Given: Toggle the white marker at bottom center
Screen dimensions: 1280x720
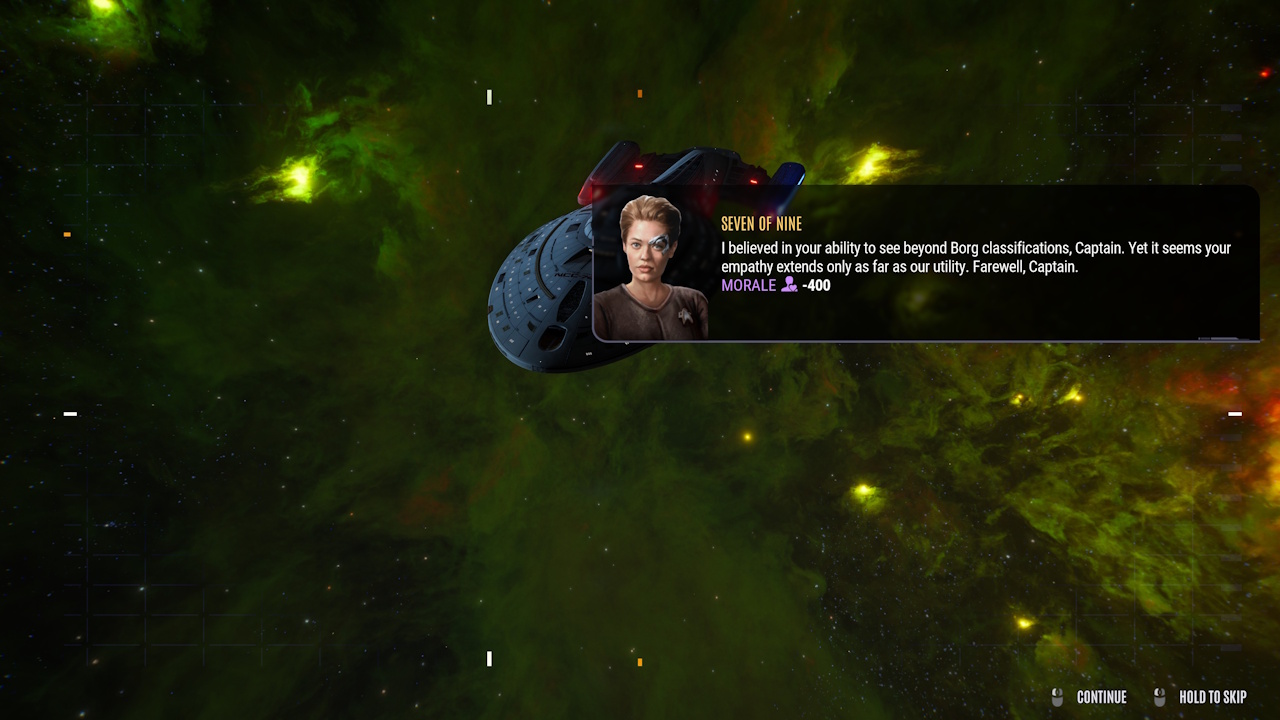Looking at the screenshot, I should pos(489,658).
